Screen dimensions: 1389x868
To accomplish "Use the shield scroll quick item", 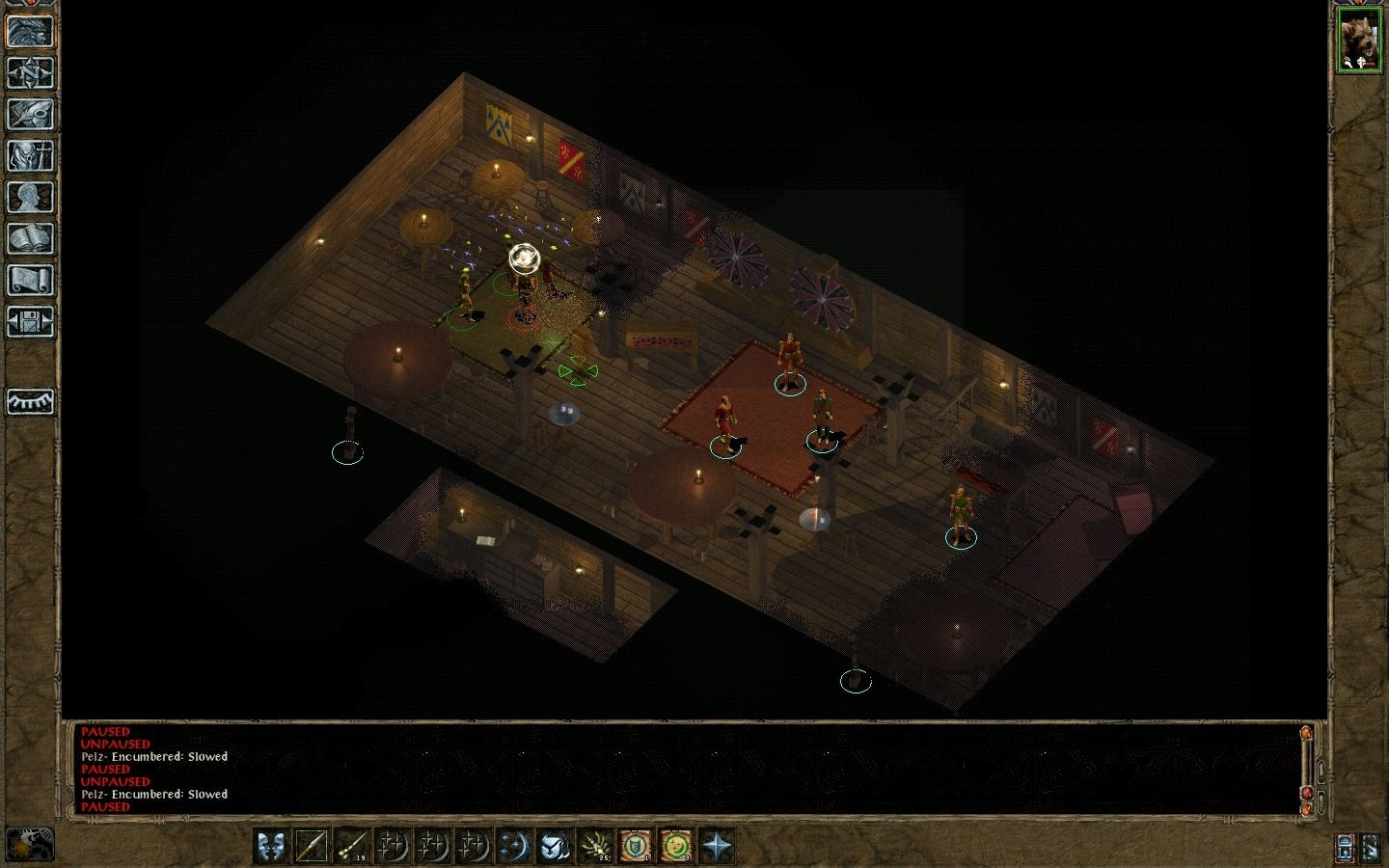I will click(637, 847).
